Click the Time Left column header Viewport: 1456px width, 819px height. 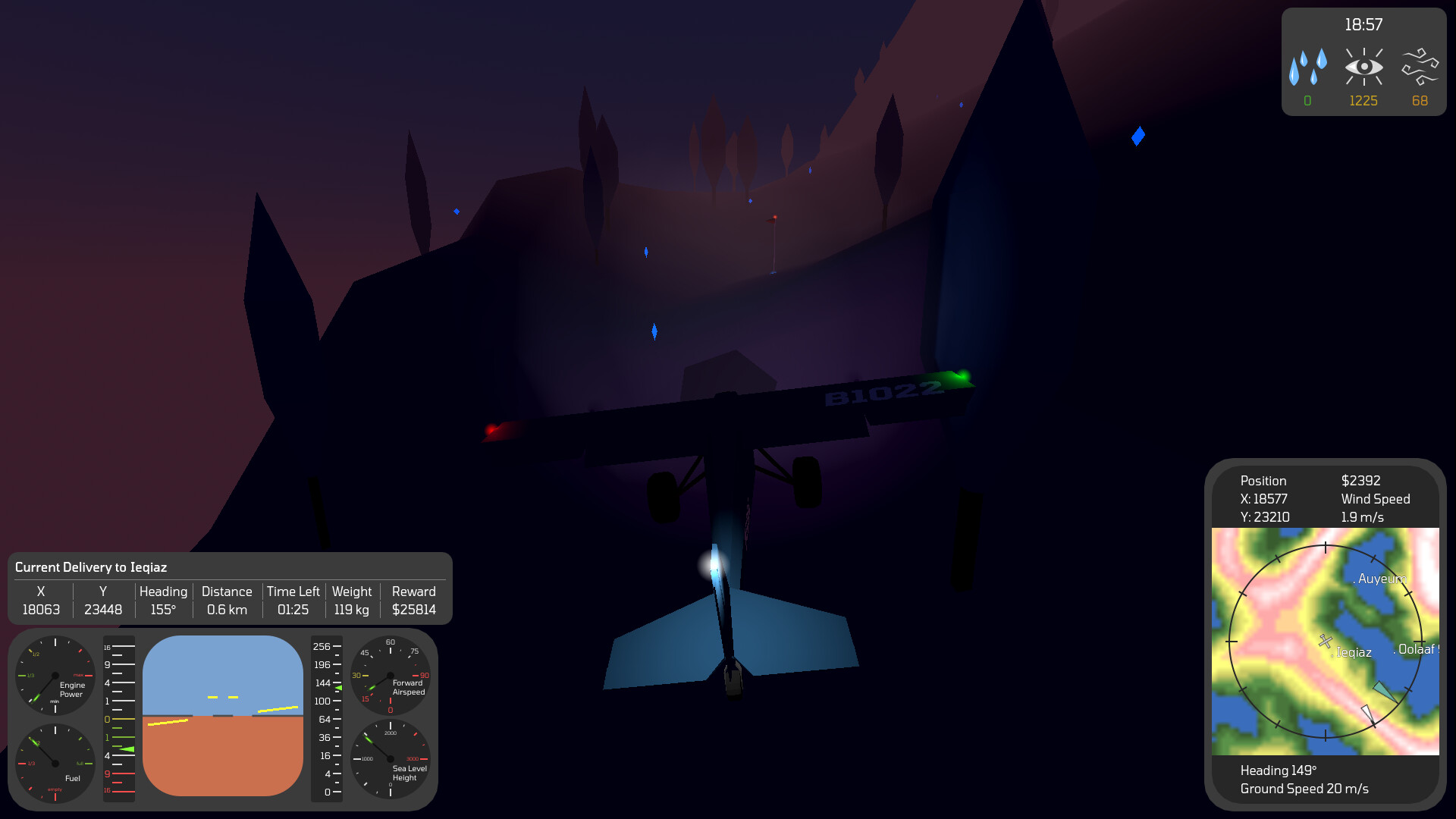coord(293,591)
